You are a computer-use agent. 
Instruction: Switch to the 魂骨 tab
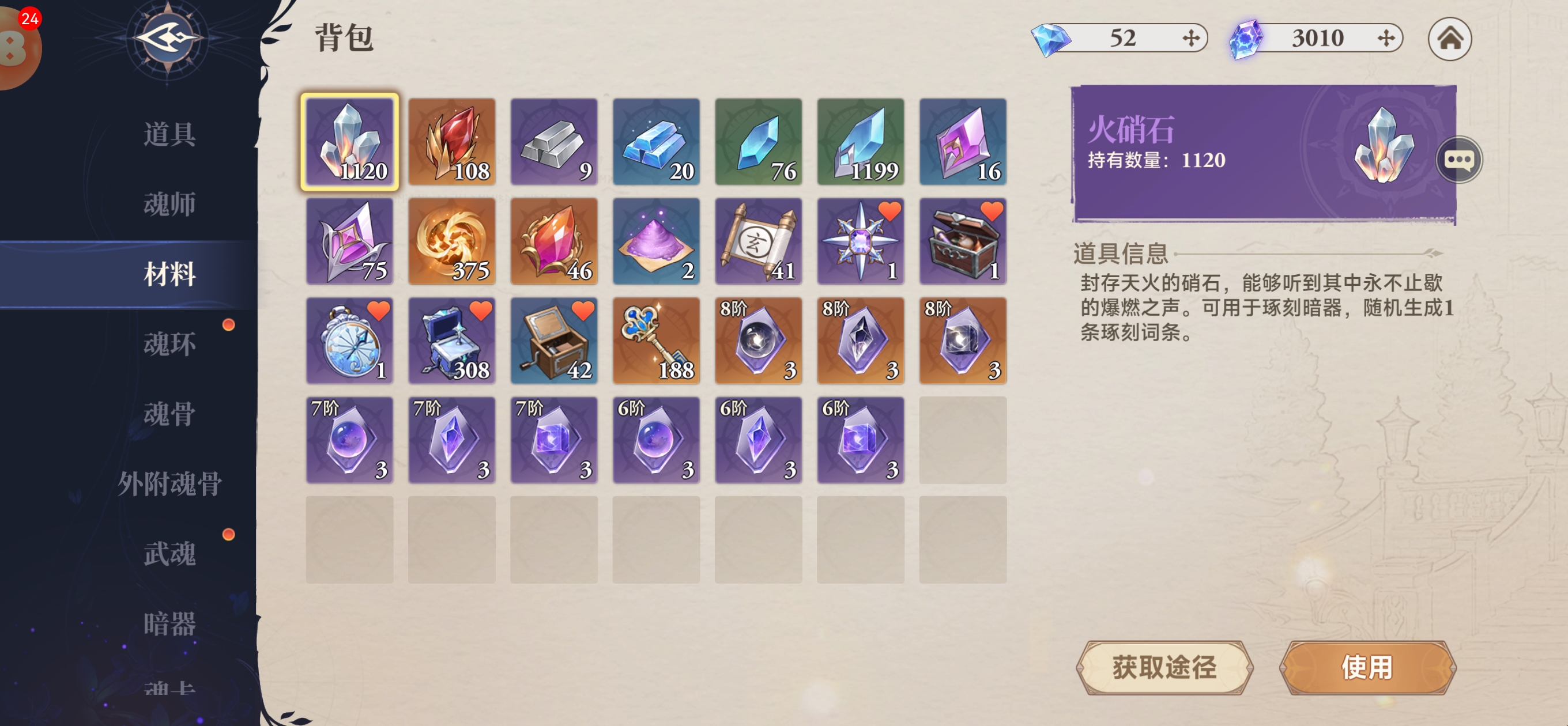pos(168,414)
